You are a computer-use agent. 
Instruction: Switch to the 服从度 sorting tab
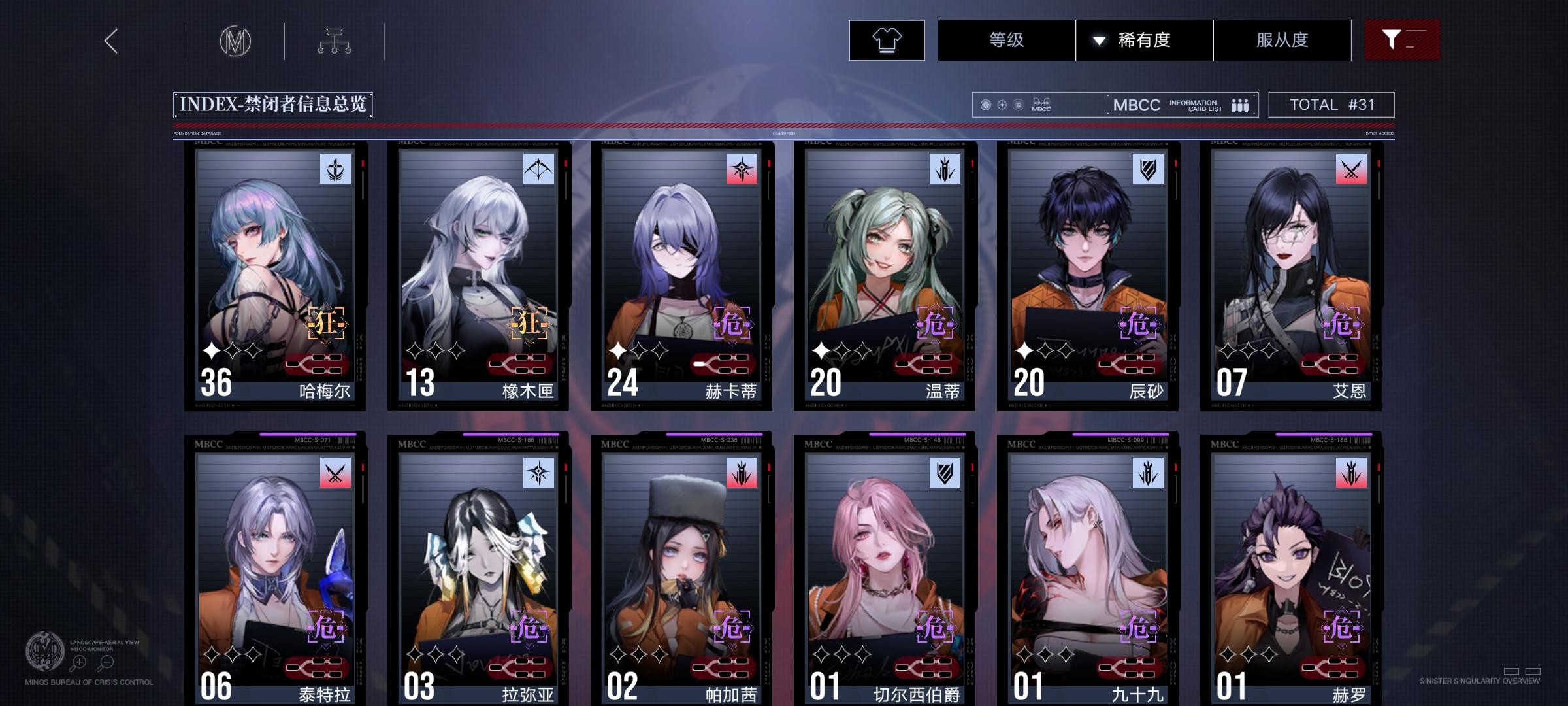point(1282,40)
